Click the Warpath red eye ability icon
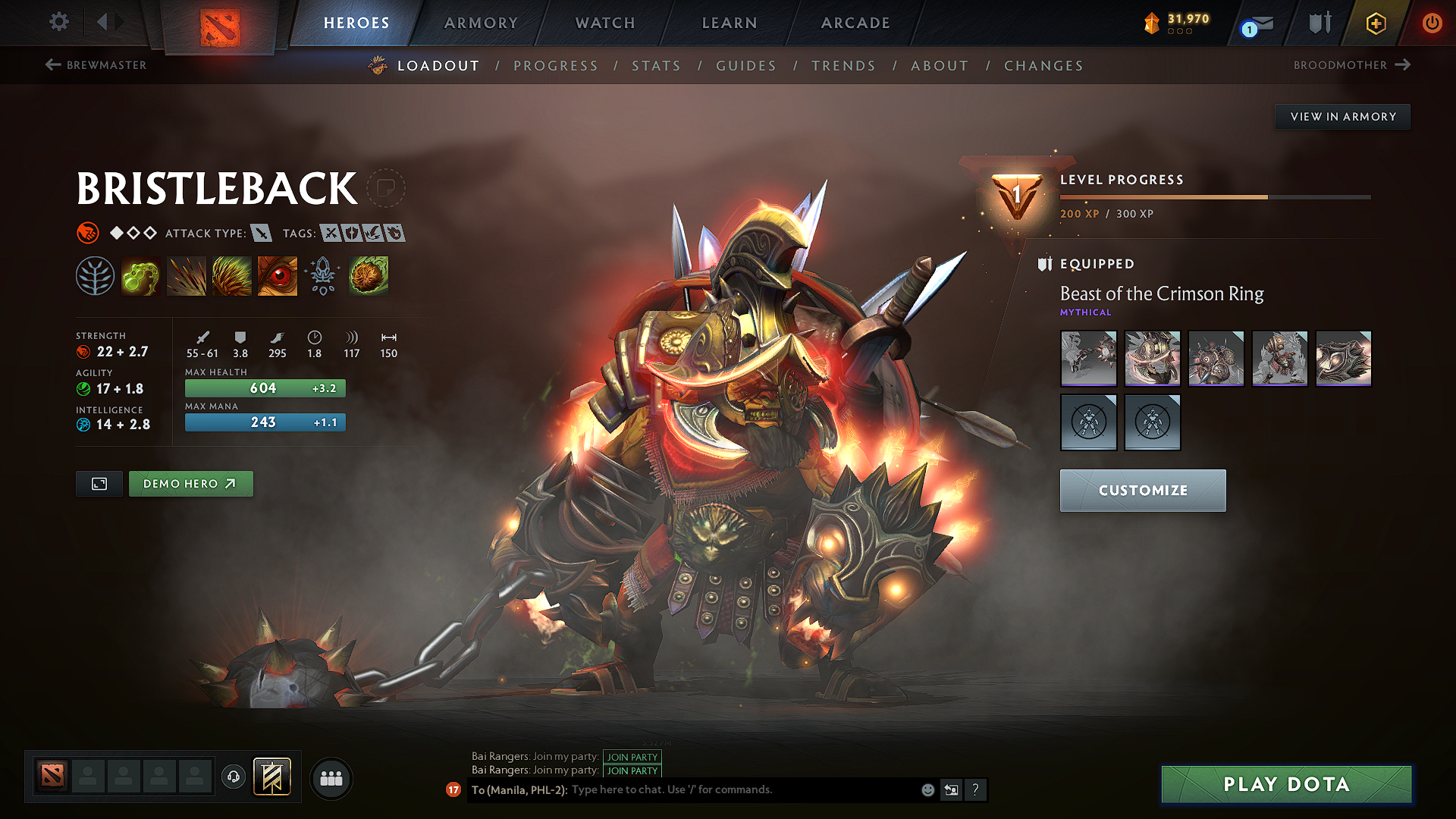Viewport: 1456px width, 819px height. [277, 275]
